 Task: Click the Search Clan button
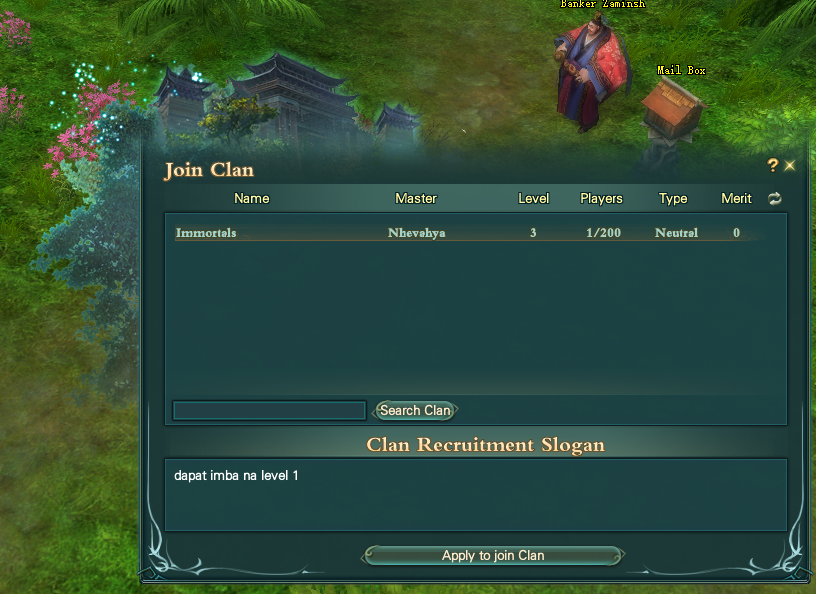(x=415, y=410)
